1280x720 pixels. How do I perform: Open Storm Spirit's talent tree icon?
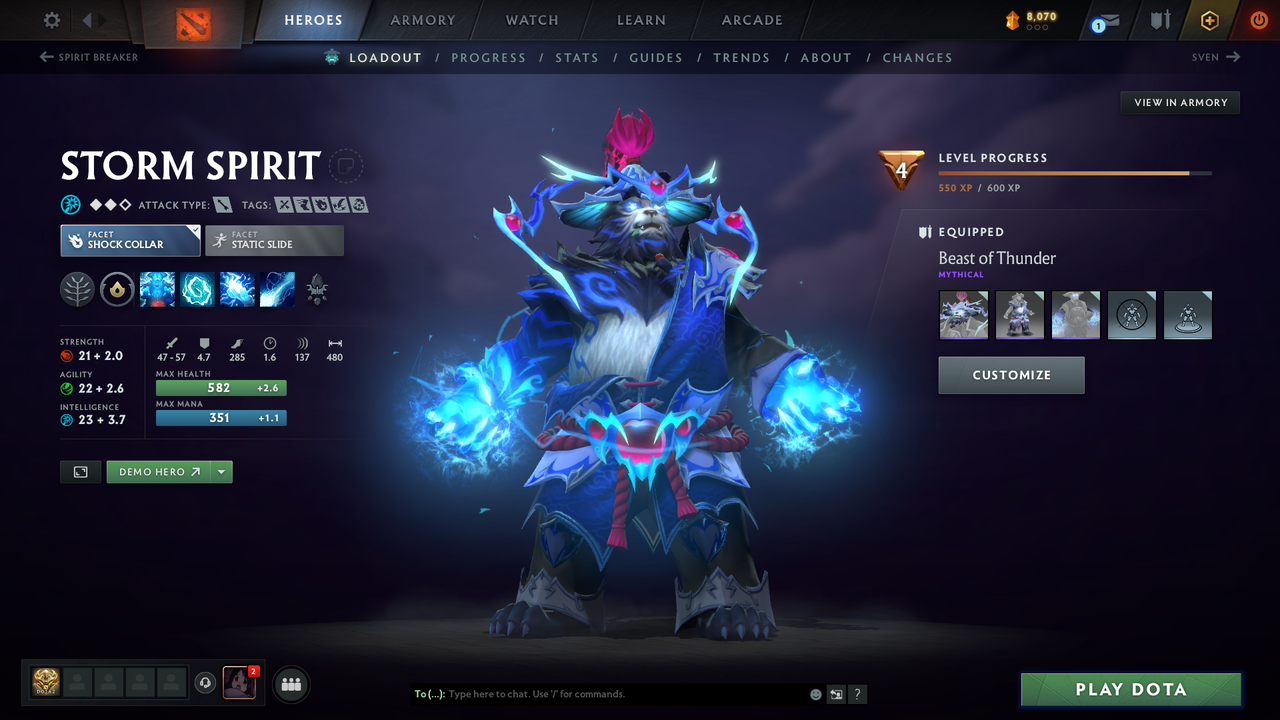point(317,290)
